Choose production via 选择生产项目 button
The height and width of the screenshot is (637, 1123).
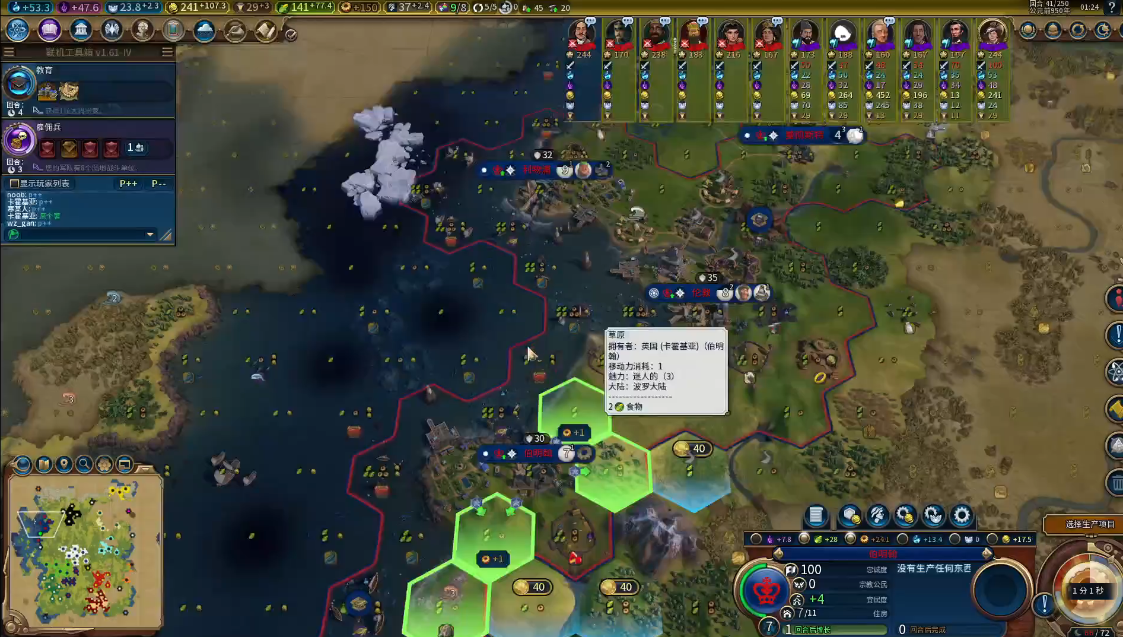pos(1082,525)
